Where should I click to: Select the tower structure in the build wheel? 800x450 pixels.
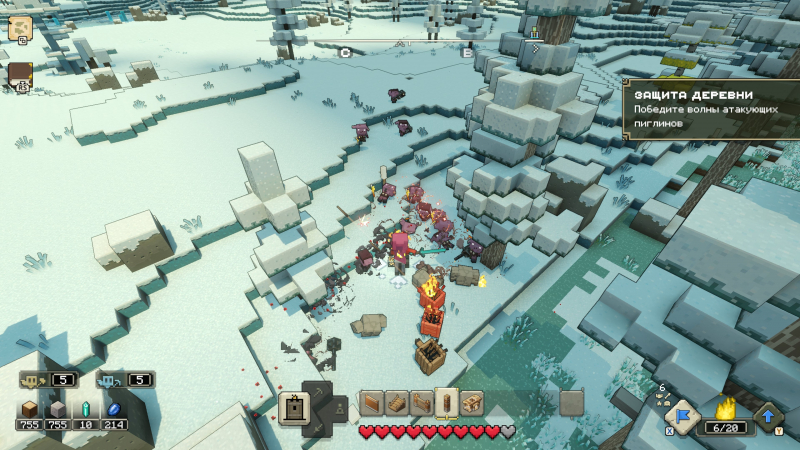(295, 408)
